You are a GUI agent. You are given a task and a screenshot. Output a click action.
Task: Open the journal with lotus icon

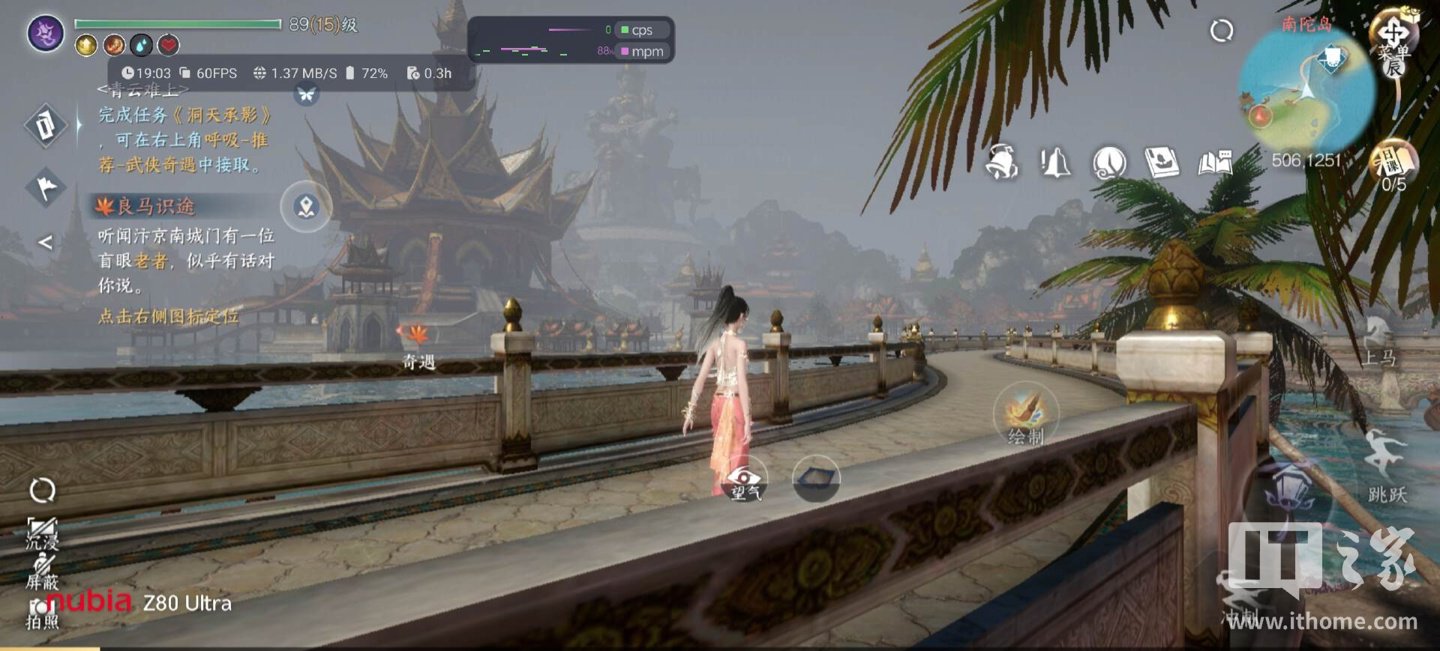click(x=1162, y=162)
